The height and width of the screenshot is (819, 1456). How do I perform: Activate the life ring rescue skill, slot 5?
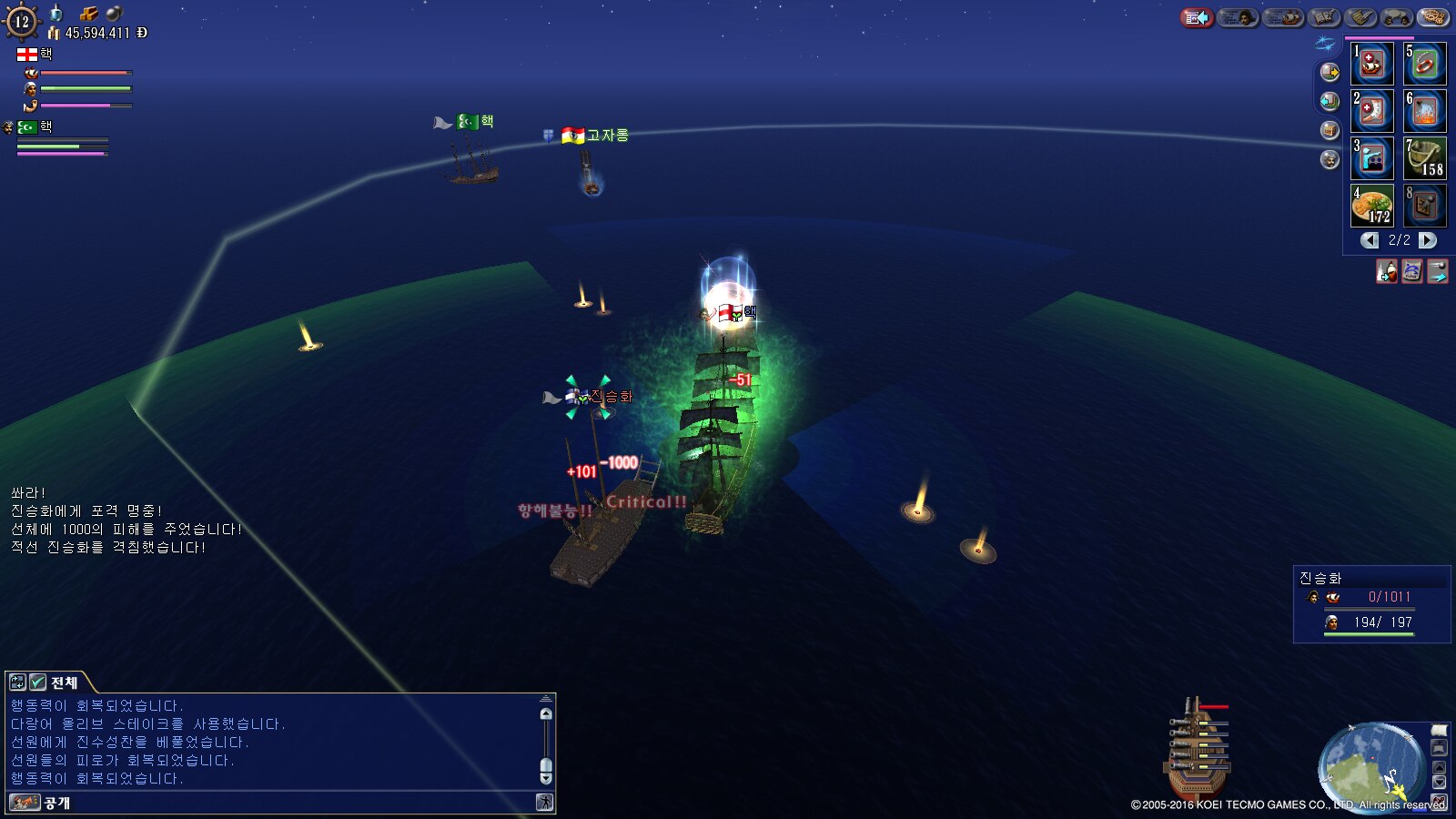[1425, 64]
